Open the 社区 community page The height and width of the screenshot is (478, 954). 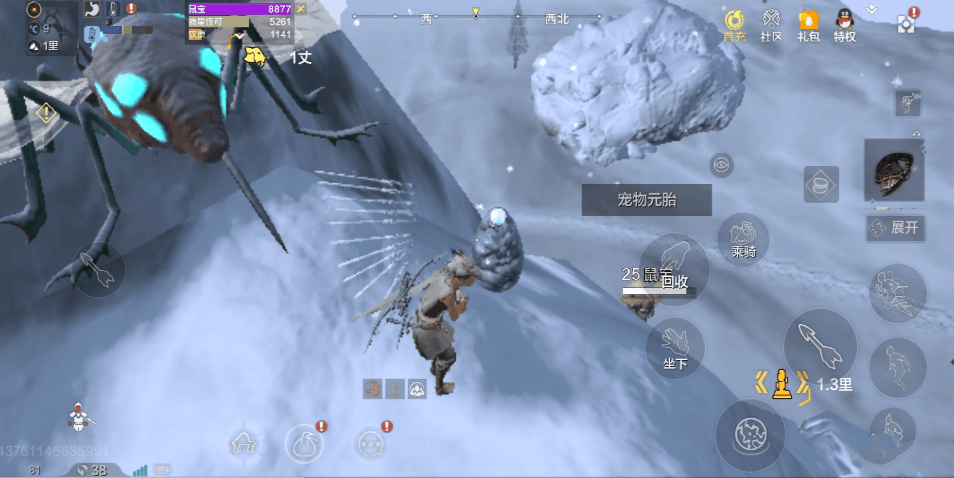click(771, 24)
